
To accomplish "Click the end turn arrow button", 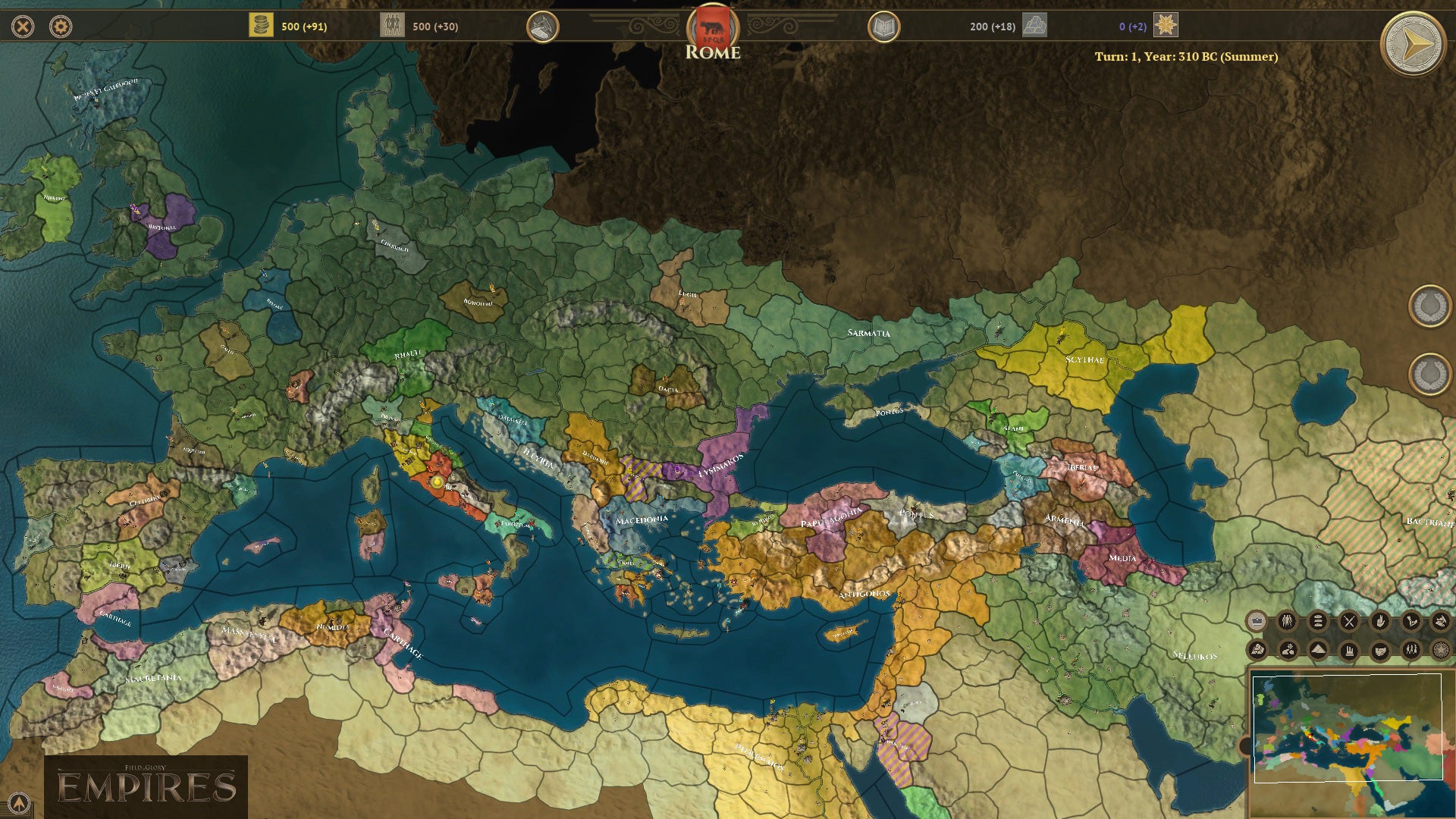I will (1412, 44).
